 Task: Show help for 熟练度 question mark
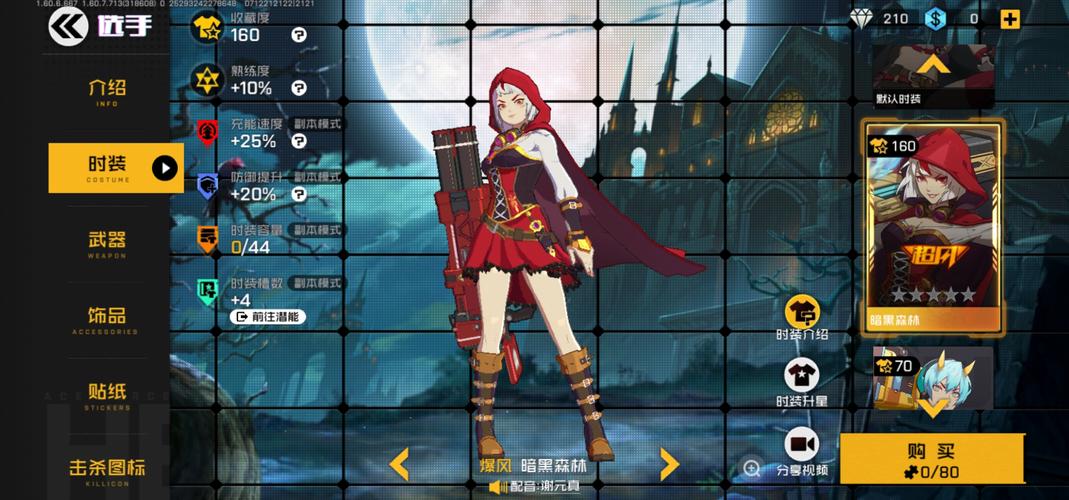click(x=298, y=88)
